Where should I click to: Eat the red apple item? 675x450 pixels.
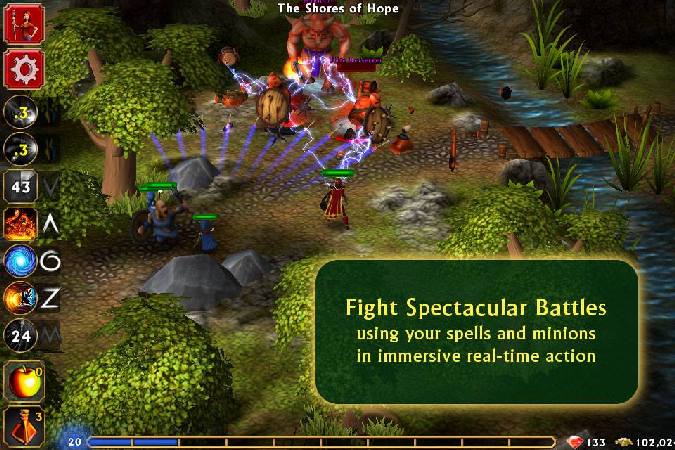[x=22, y=382]
